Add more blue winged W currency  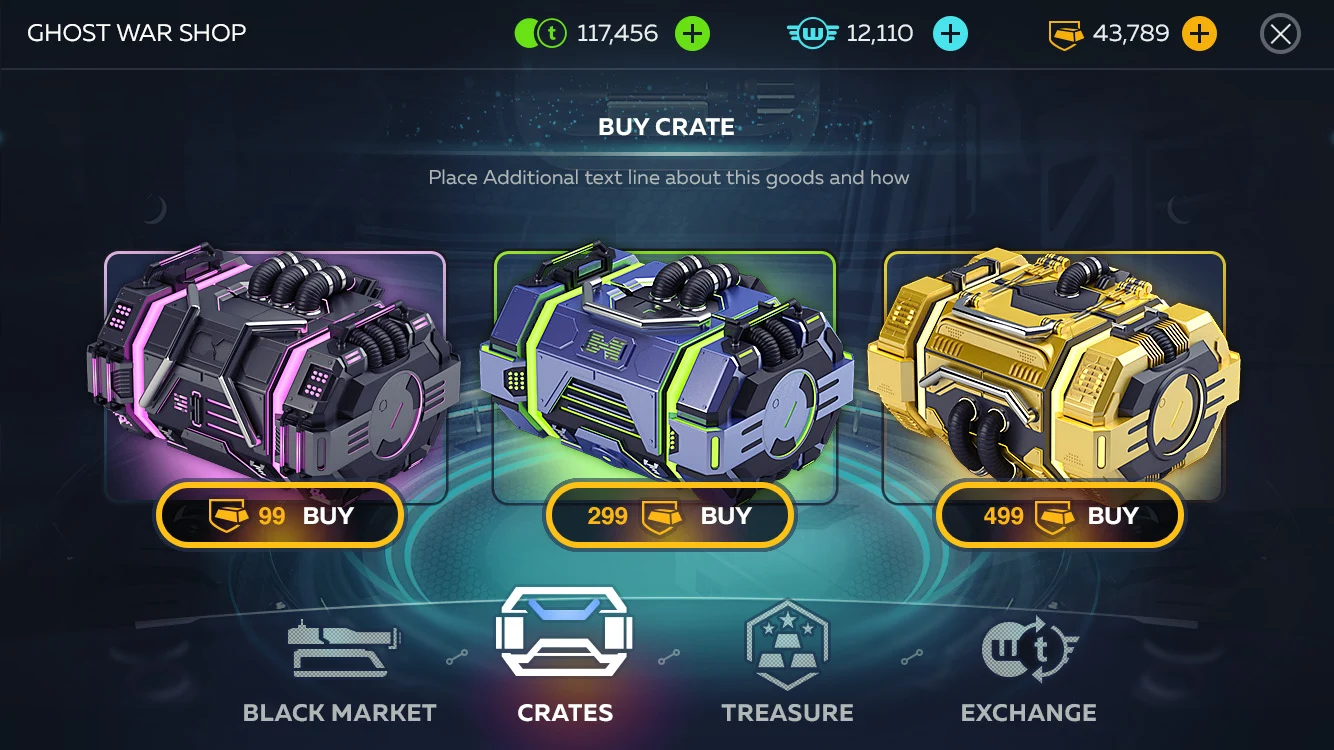(950, 34)
